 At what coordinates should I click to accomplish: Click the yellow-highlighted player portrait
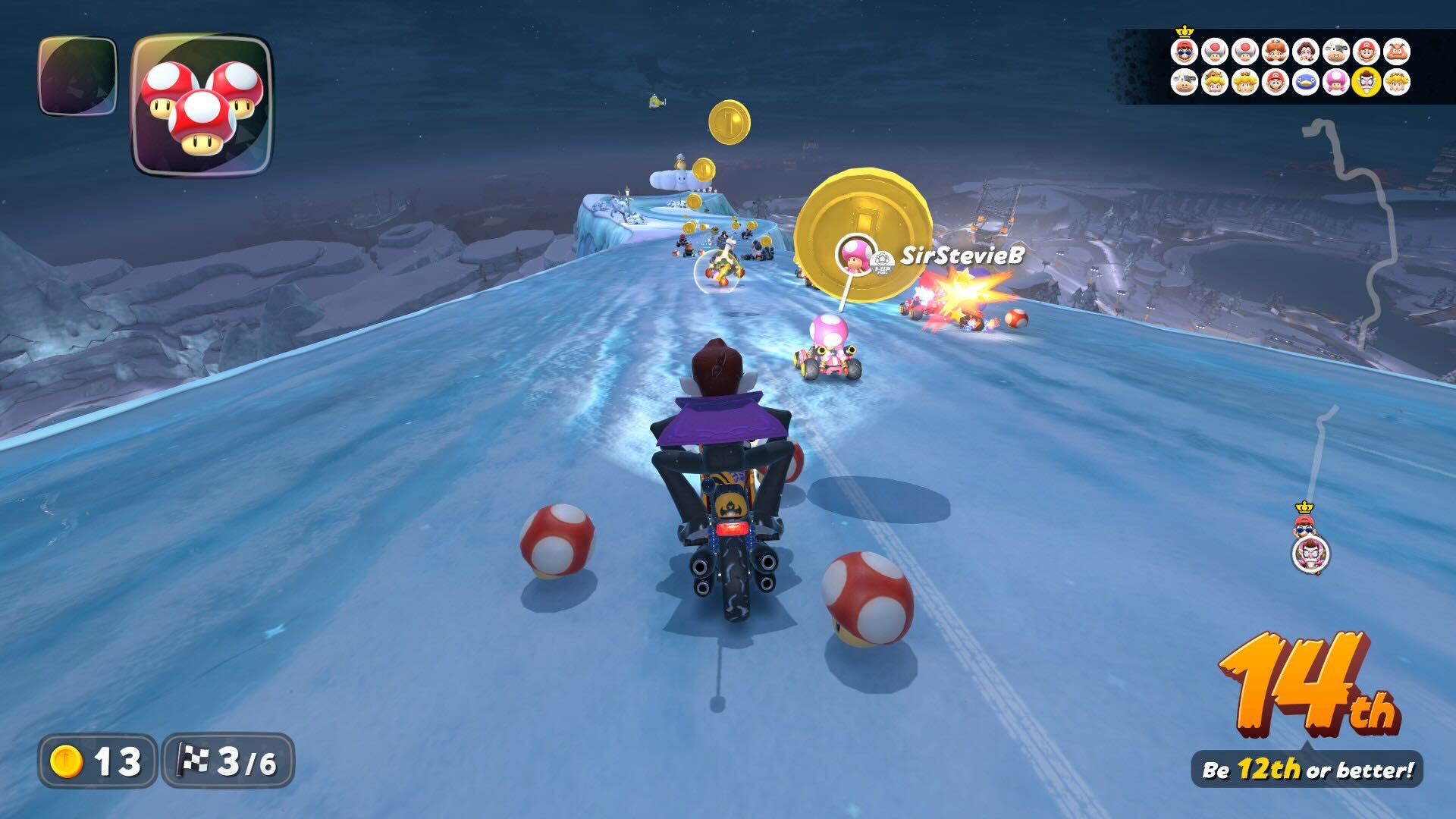coord(1367,83)
